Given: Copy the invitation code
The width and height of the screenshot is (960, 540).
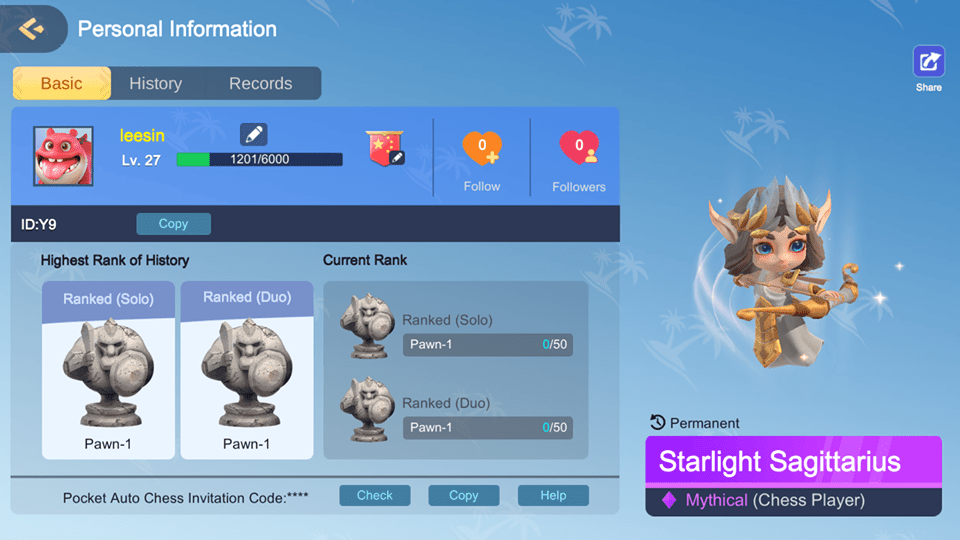Looking at the screenshot, I should coord(463,496).
